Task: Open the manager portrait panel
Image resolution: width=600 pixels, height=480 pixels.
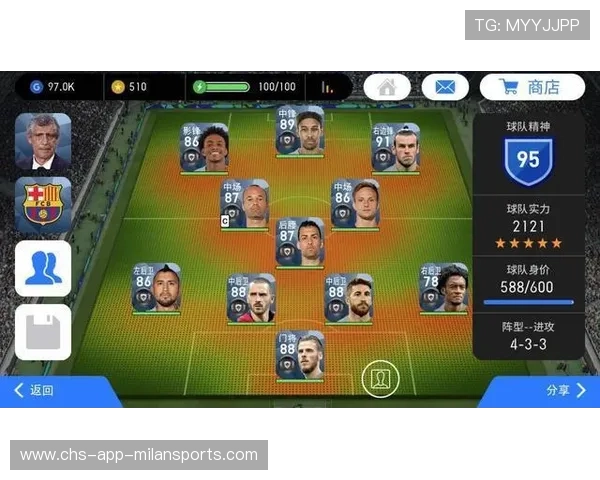Action: (43, 142)
